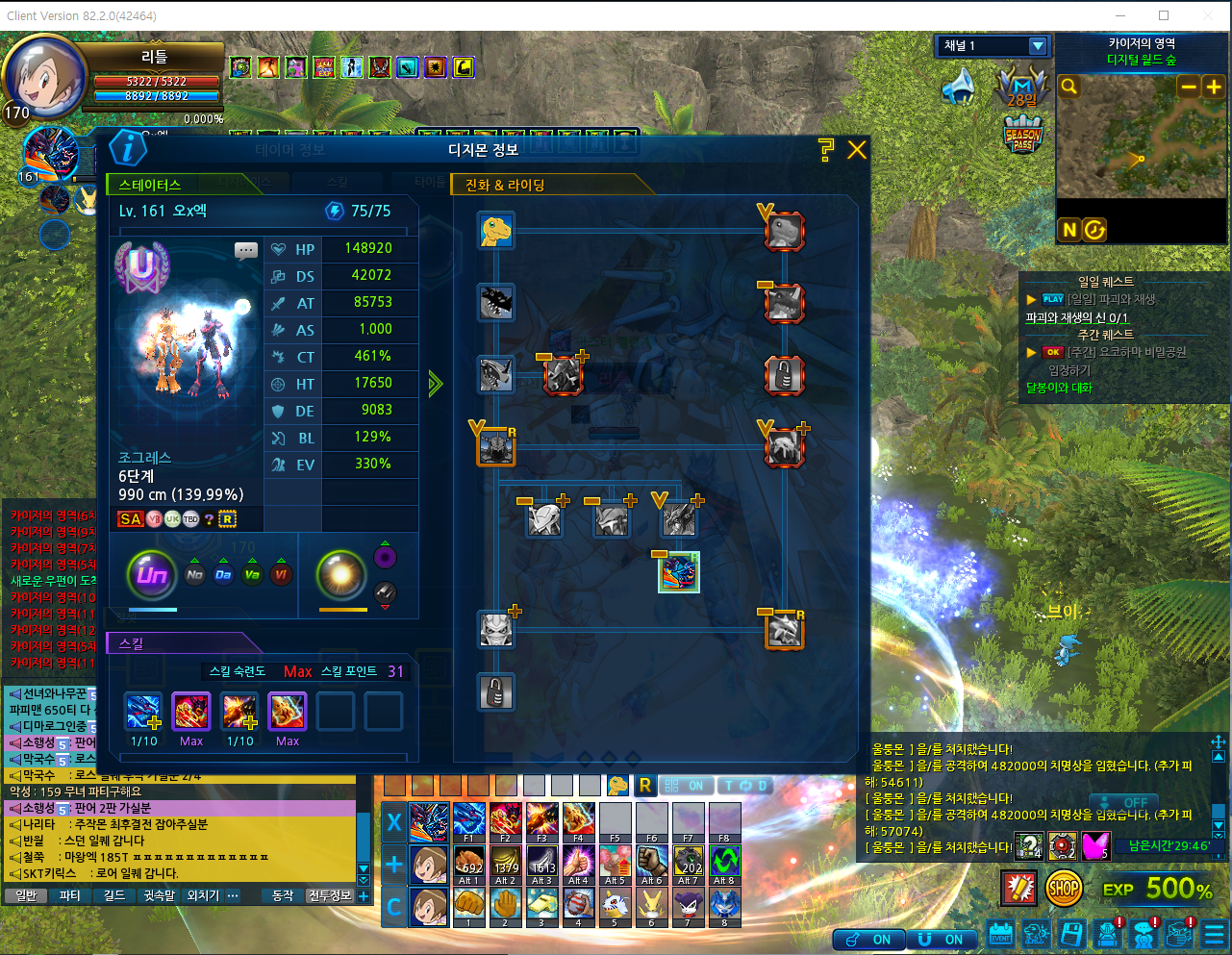Zoom in the minimap with the plus button
The height and width of the screenshot is (955, 1232).
coord(1214,88)
